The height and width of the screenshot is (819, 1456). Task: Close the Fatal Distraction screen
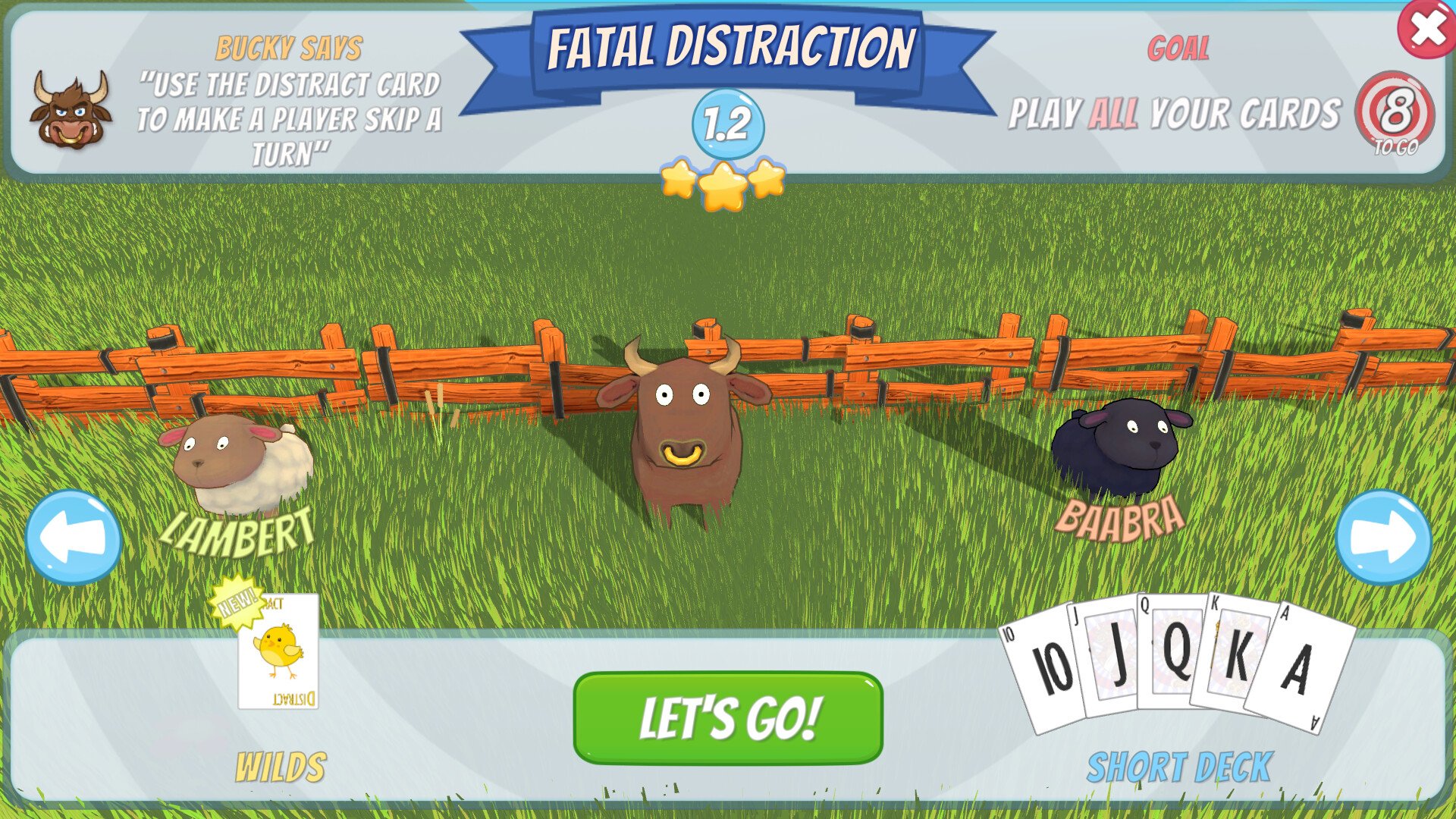[x=1426, y=30]
